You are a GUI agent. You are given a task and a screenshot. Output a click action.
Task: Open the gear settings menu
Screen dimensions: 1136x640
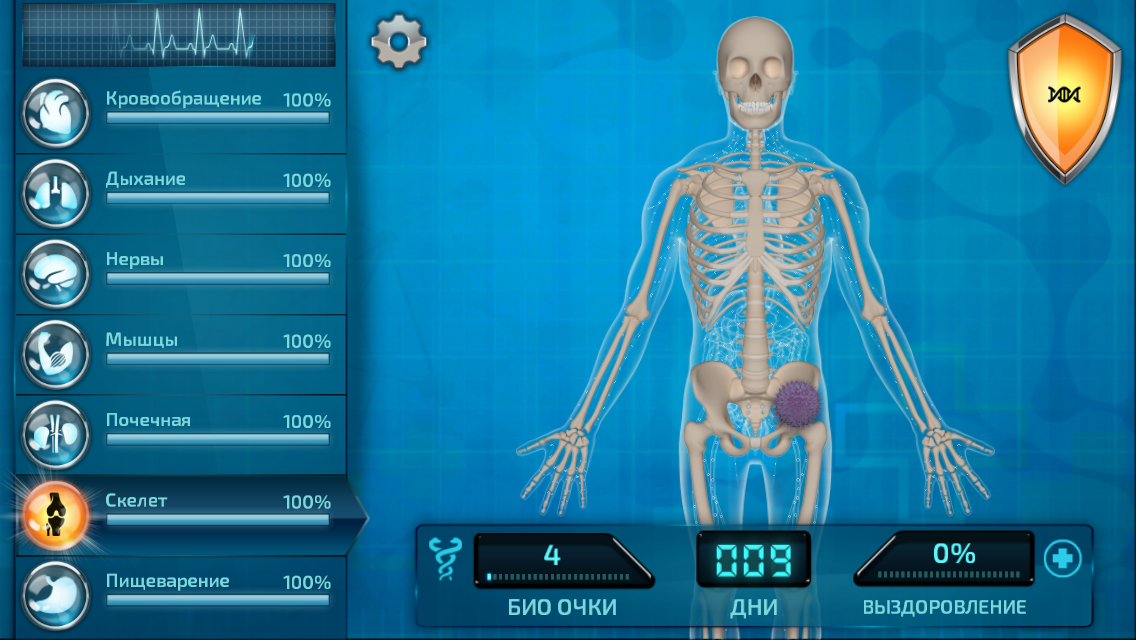(x=399, y=42)
